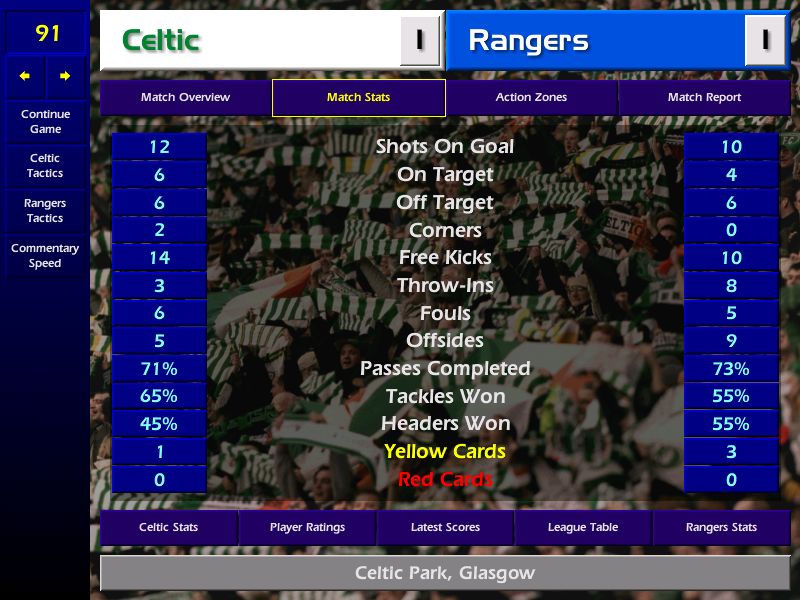Check the Latest Scores
Screen dimensions: 800x600
tap(445, 527)
